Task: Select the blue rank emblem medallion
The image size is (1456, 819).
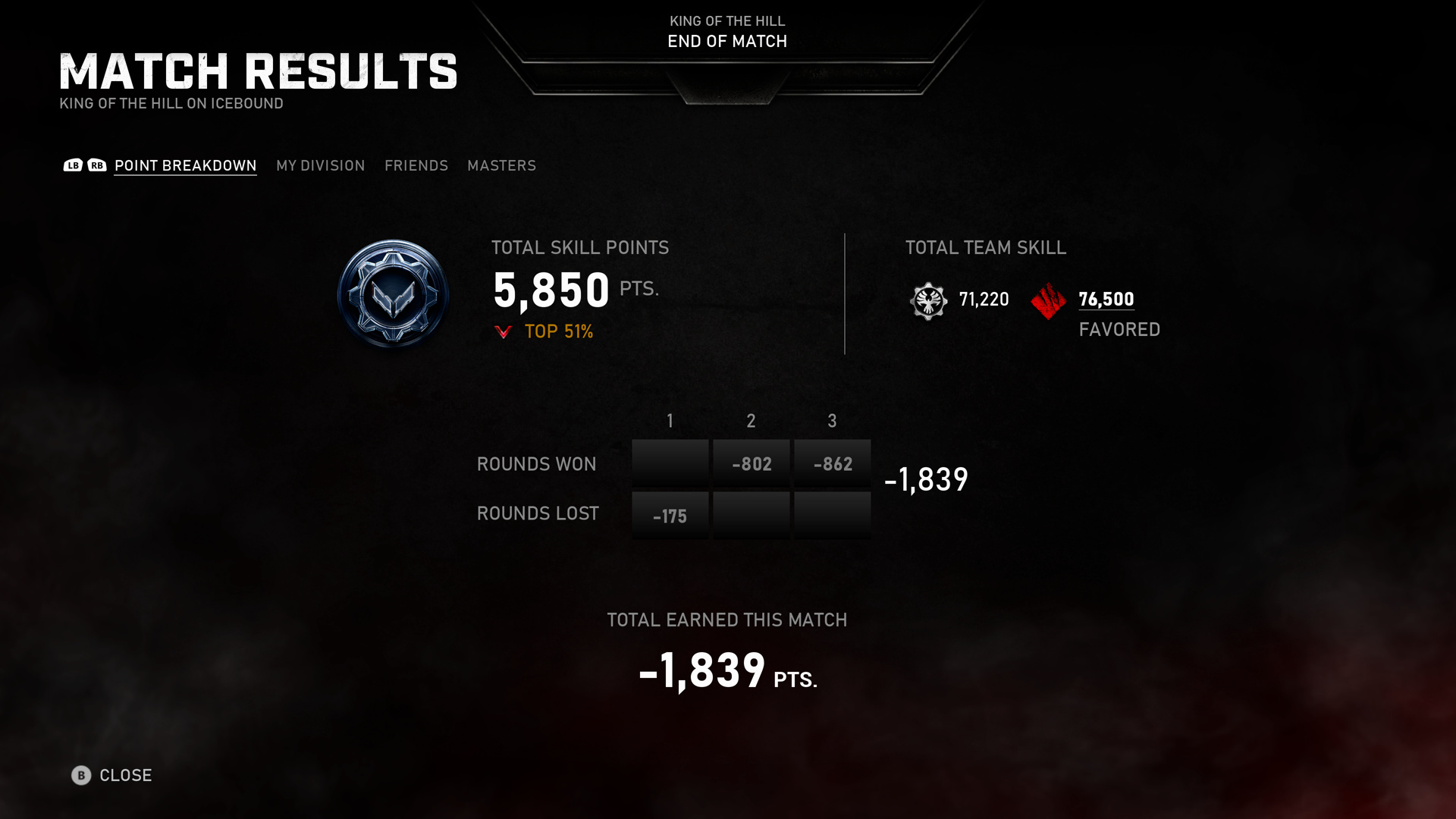Action: pyautogui.click(x=393, y=293)
